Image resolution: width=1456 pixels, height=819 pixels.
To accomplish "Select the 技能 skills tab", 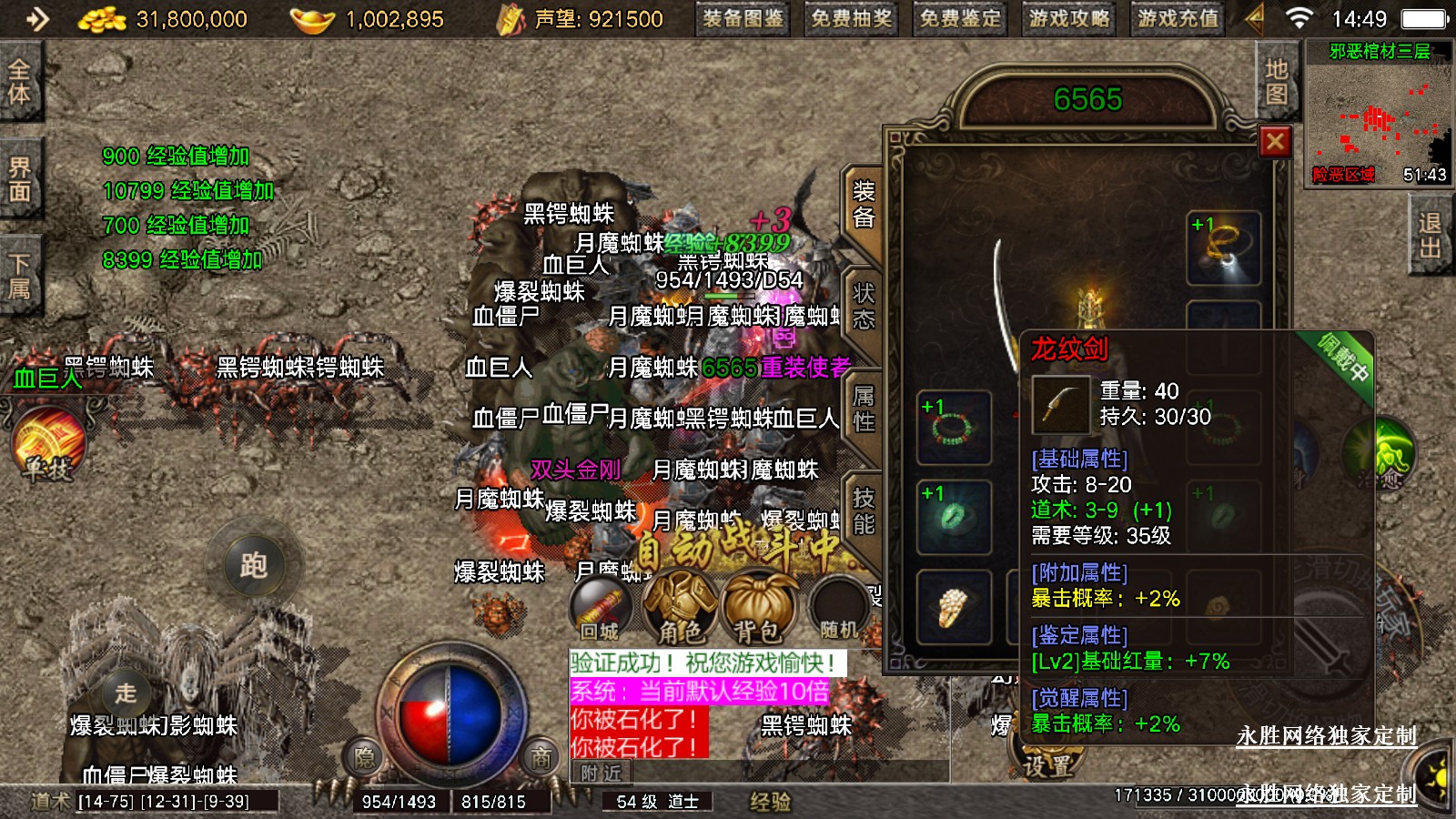I will (863, 511).
